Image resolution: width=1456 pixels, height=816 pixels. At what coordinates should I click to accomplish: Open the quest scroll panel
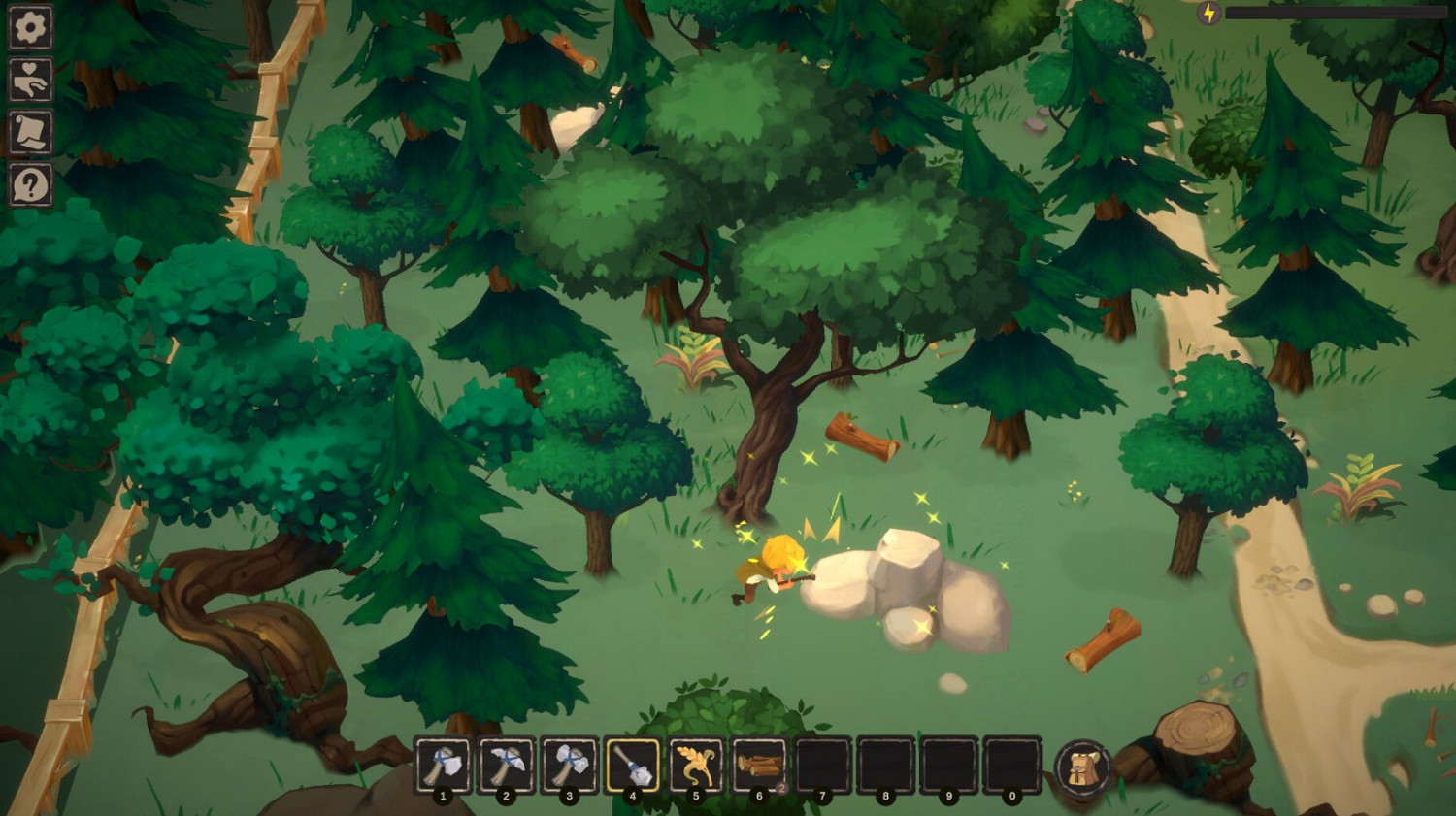coord(30,133)
